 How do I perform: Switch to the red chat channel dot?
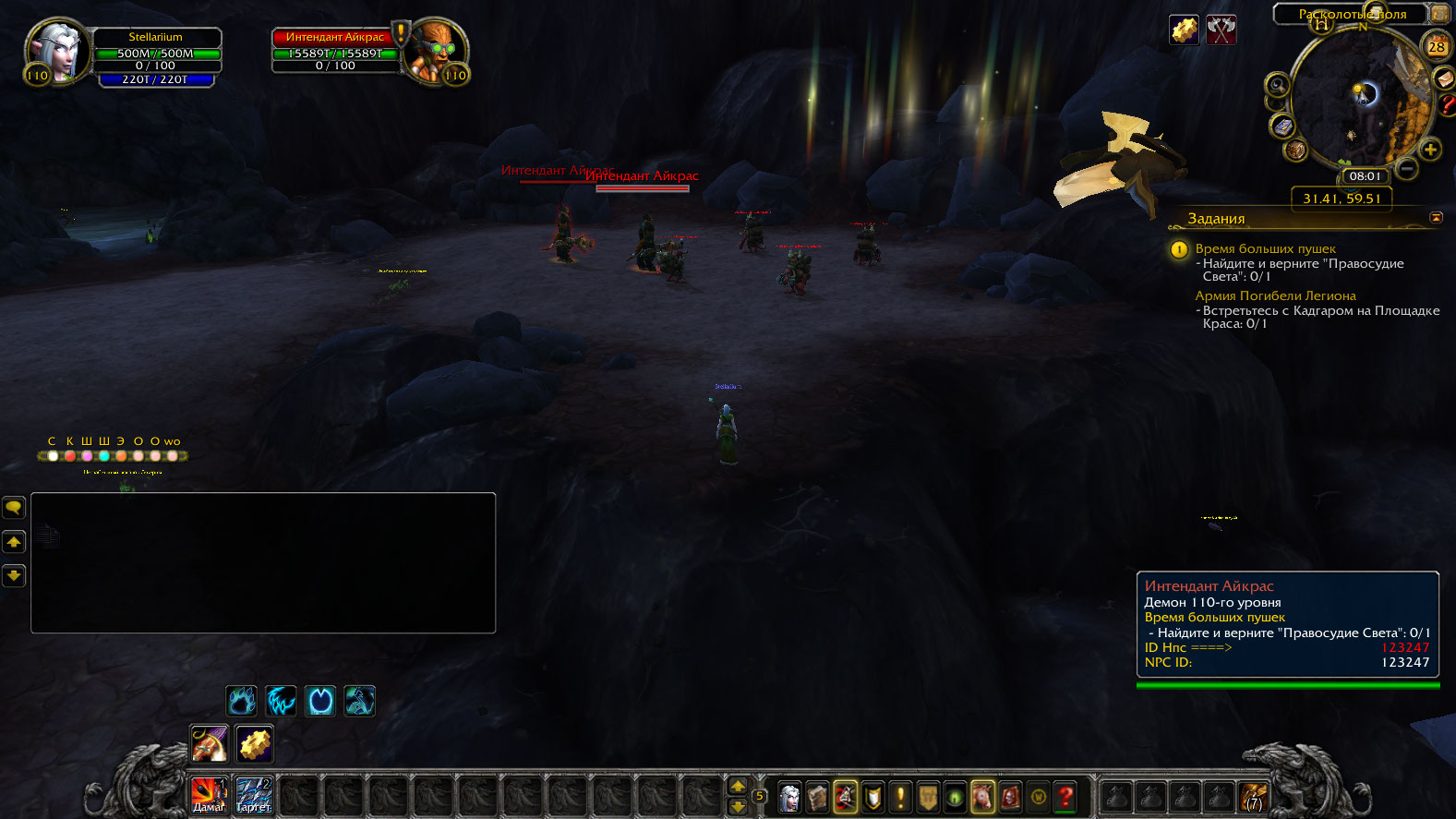tap(70, 456)
